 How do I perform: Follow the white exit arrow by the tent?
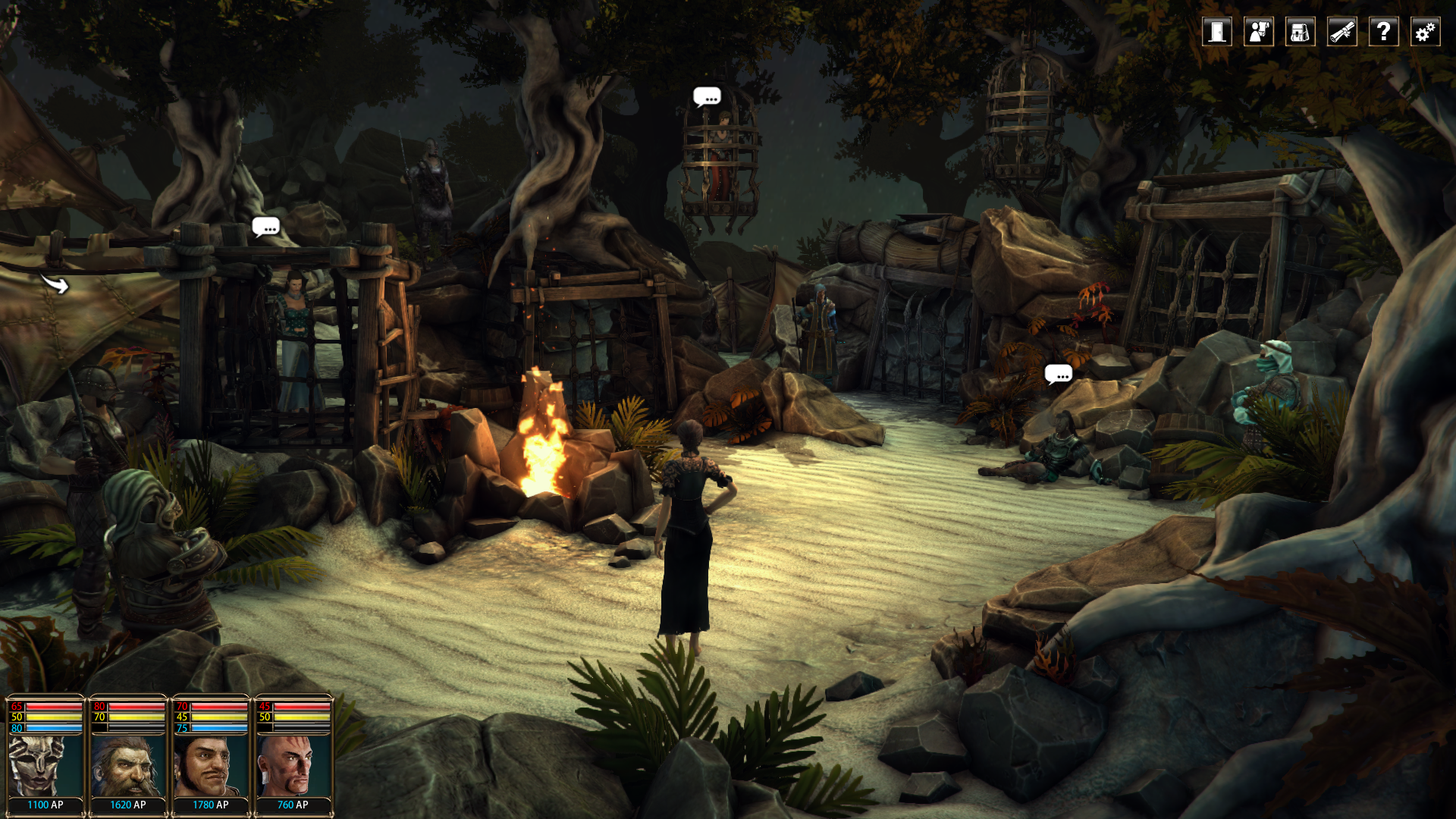(x=55, y=284)
